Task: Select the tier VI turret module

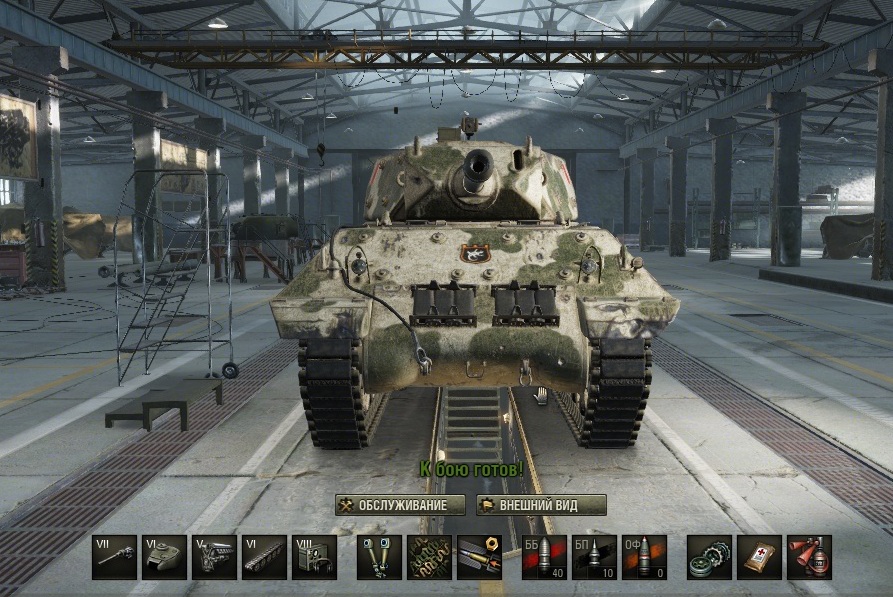Action: [164, 557]
